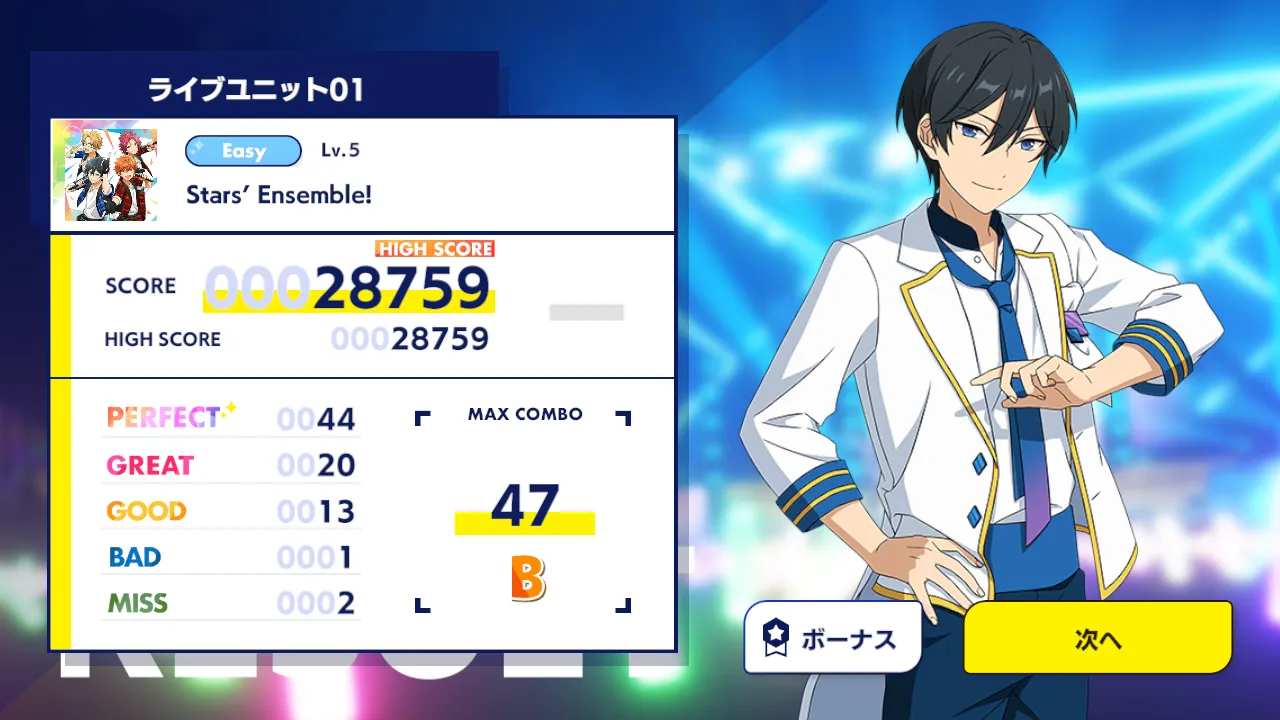1280x720 pixels.
Task: Continue with the yellow 次へ button
Action: tap(1097, 638)
